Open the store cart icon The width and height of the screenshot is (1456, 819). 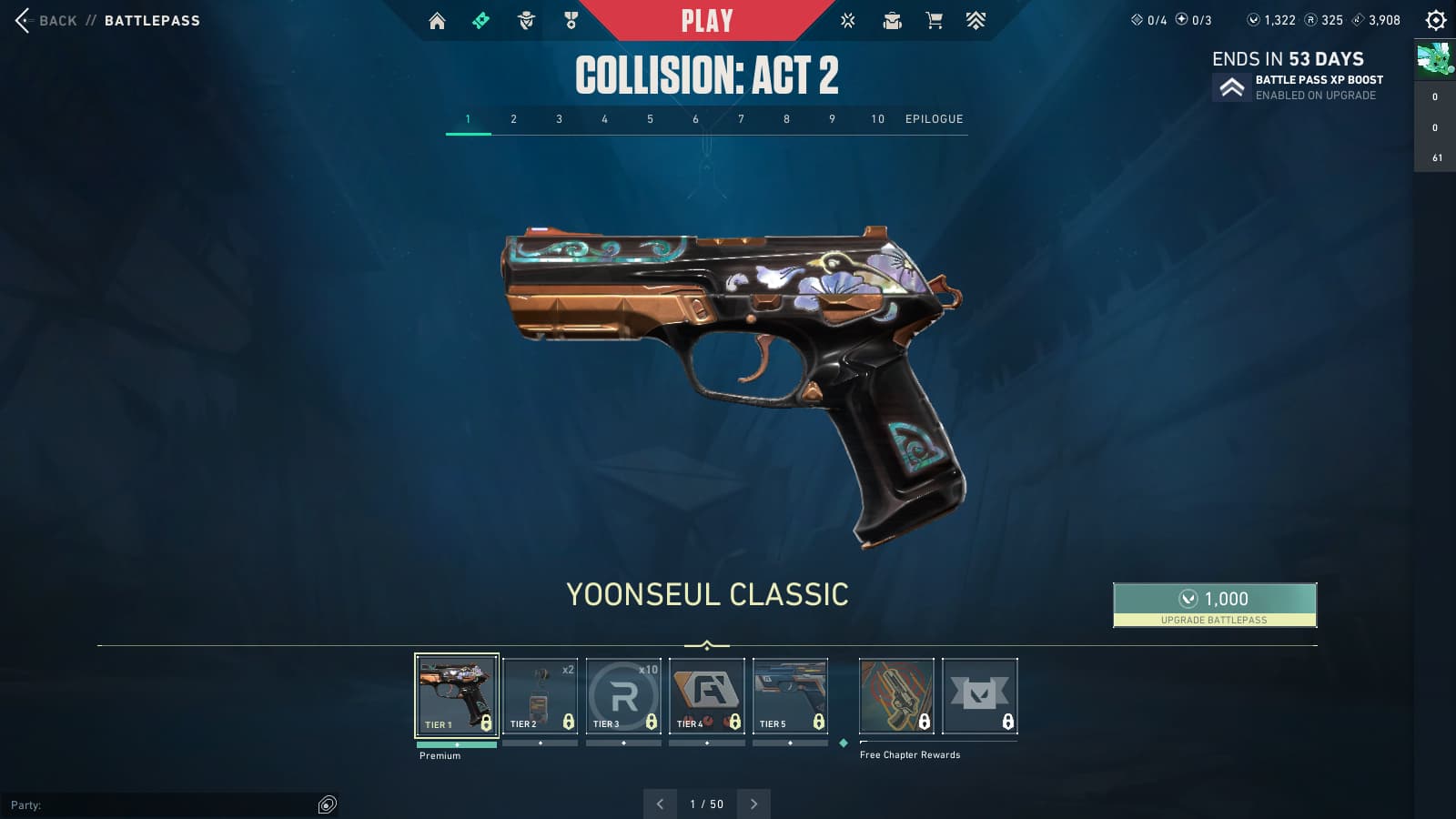[x=934, y=20]
